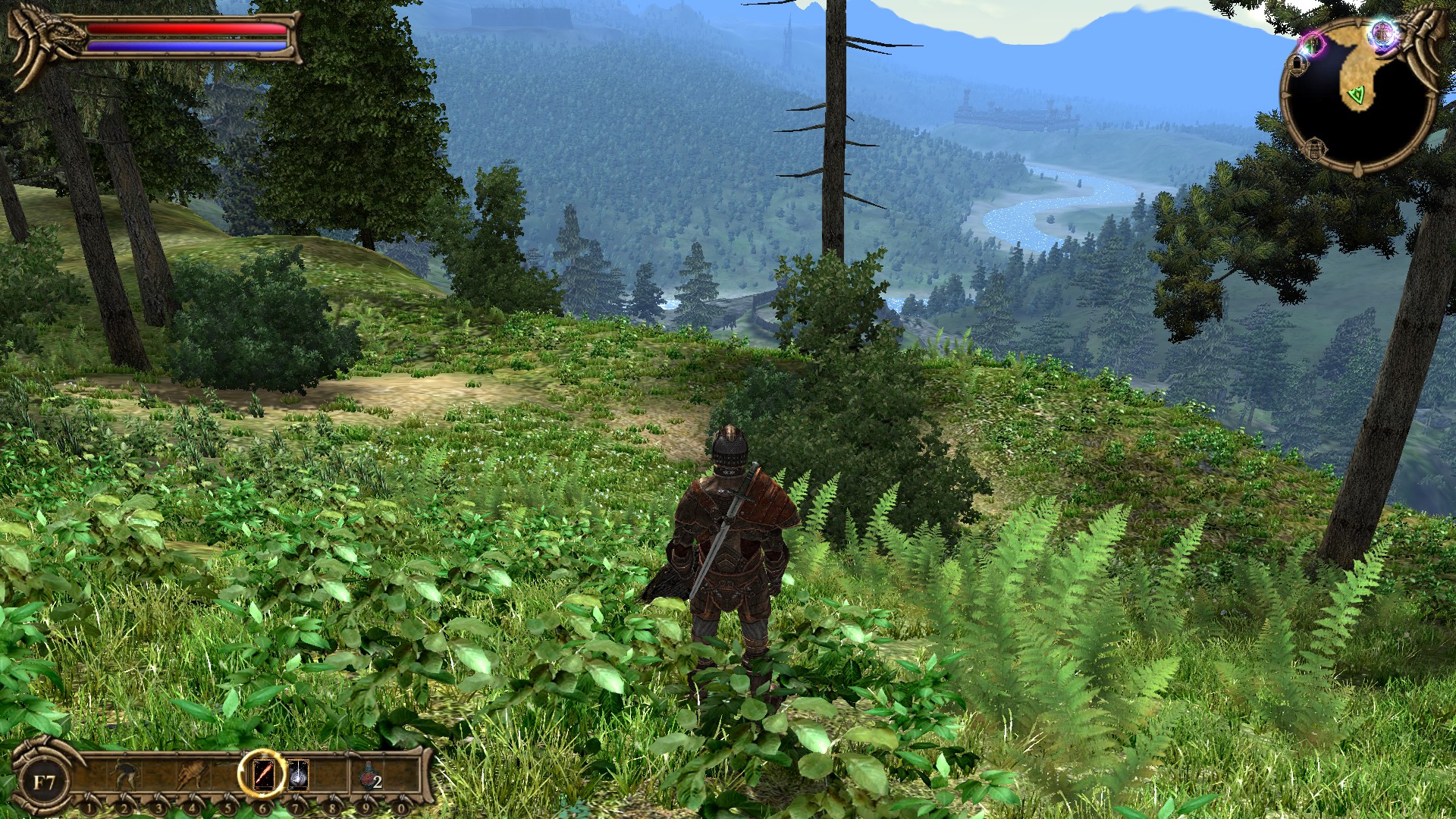Click the hand gesture icon in quickslot 4
1456x819 pixels.
tap(193, 773)
